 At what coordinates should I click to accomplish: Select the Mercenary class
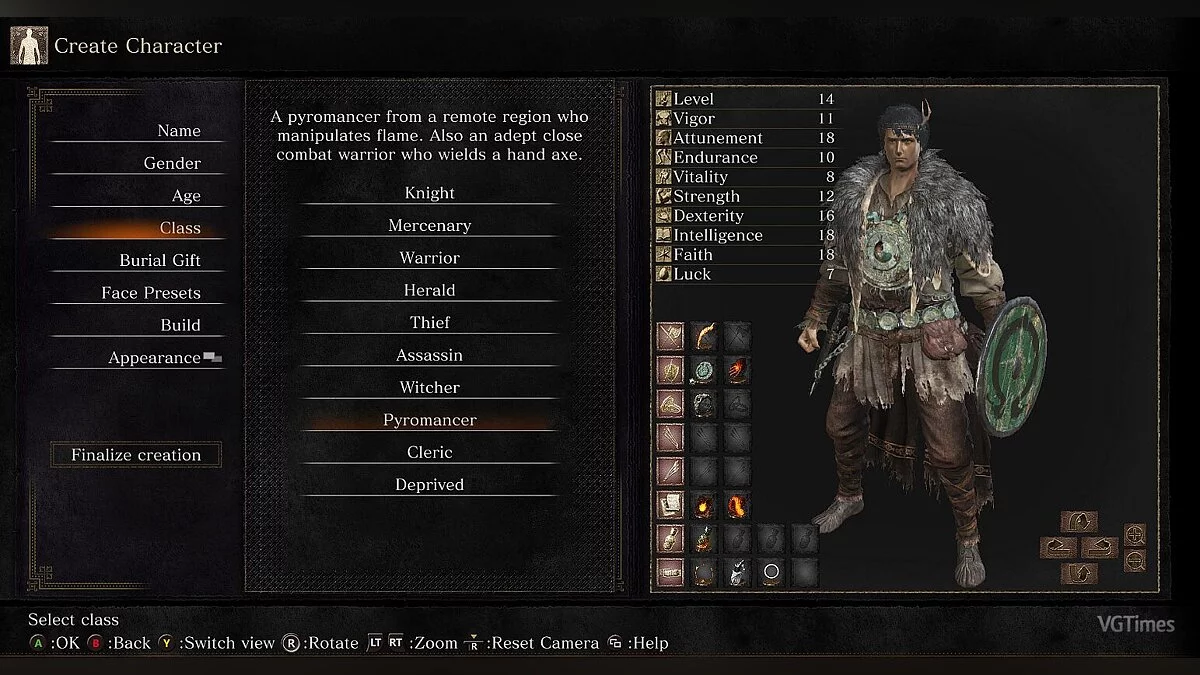coord(429,226)
